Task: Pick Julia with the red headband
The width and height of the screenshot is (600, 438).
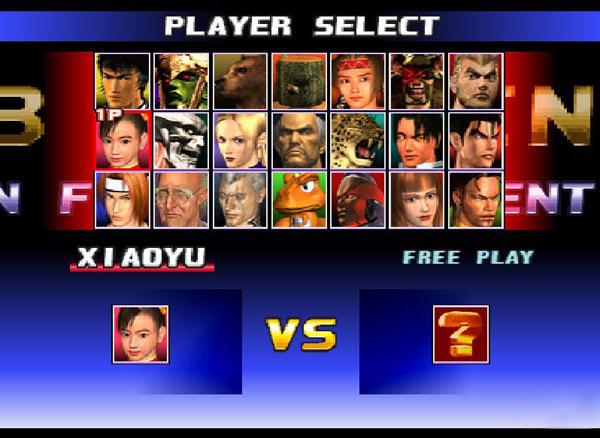Action: (358, 81)
